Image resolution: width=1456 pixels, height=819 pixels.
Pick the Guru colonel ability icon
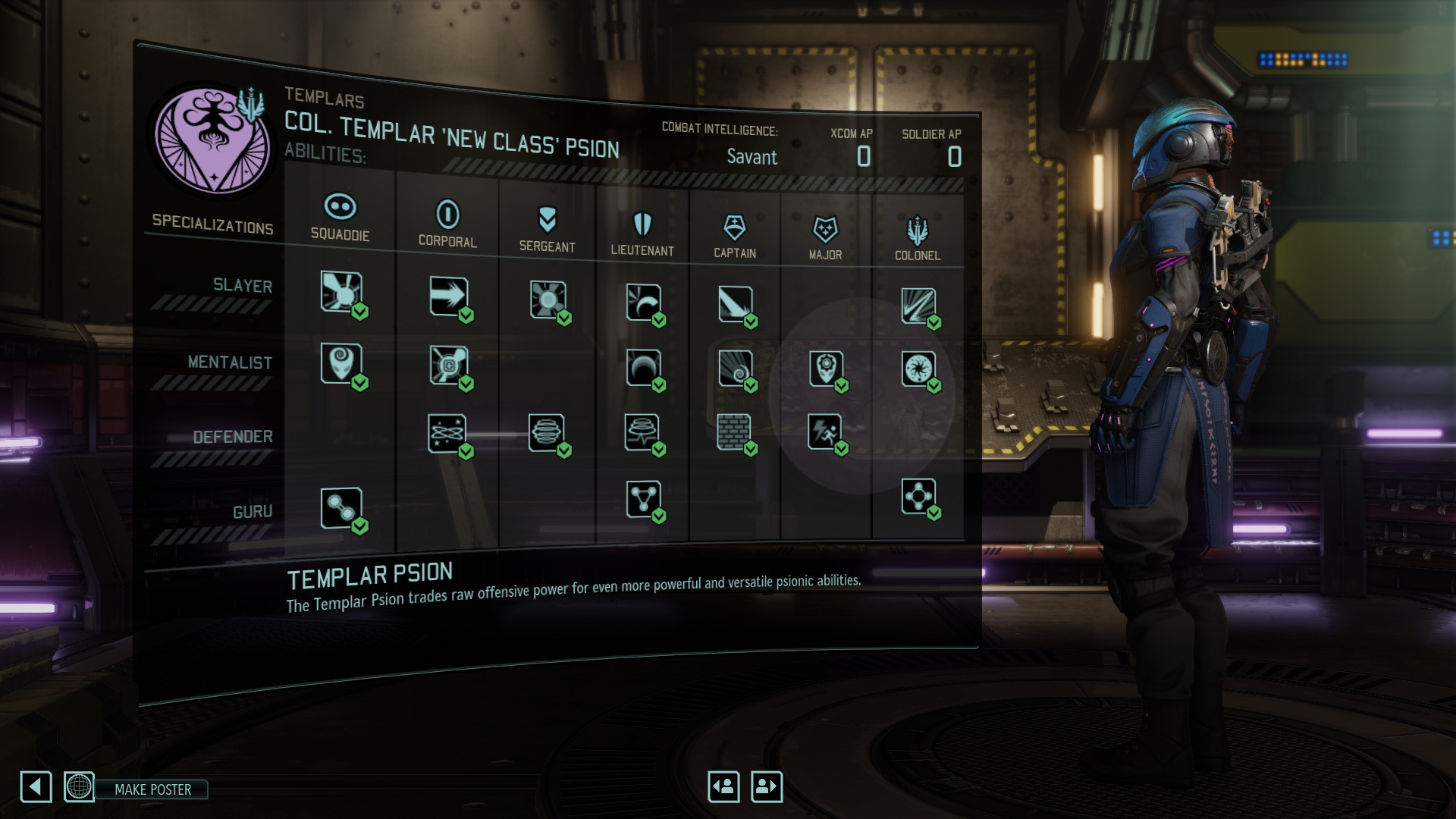pyautogui.click(x=918, y=497)
